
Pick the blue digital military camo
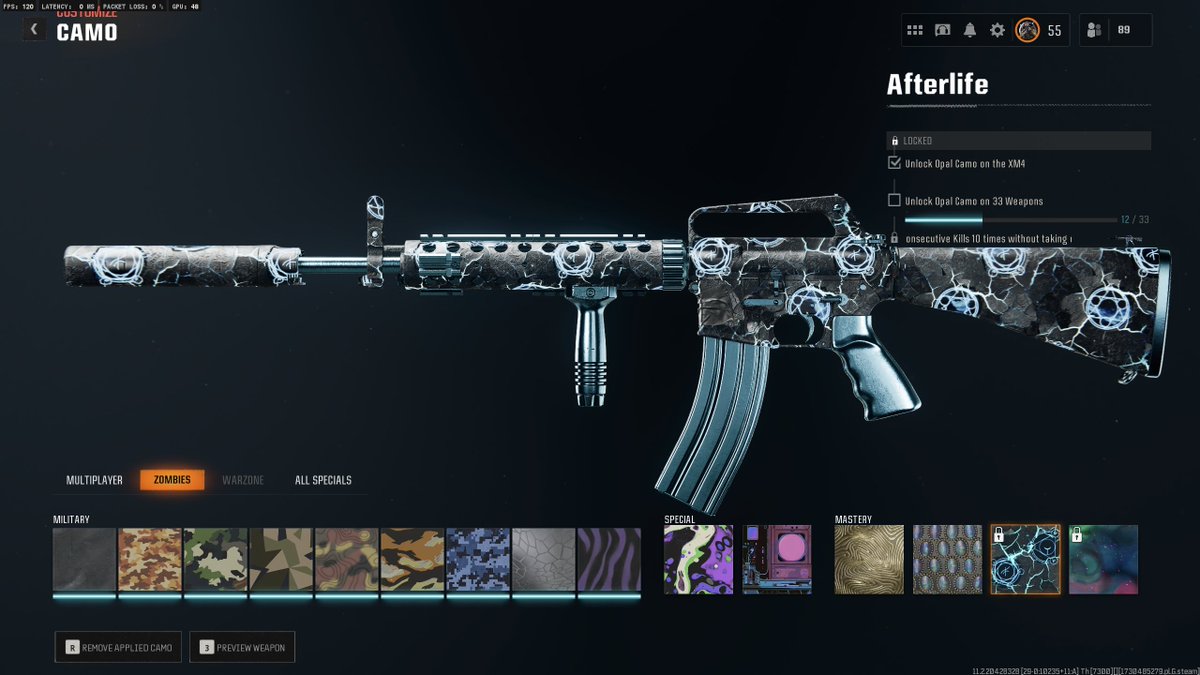coord(478,559)
